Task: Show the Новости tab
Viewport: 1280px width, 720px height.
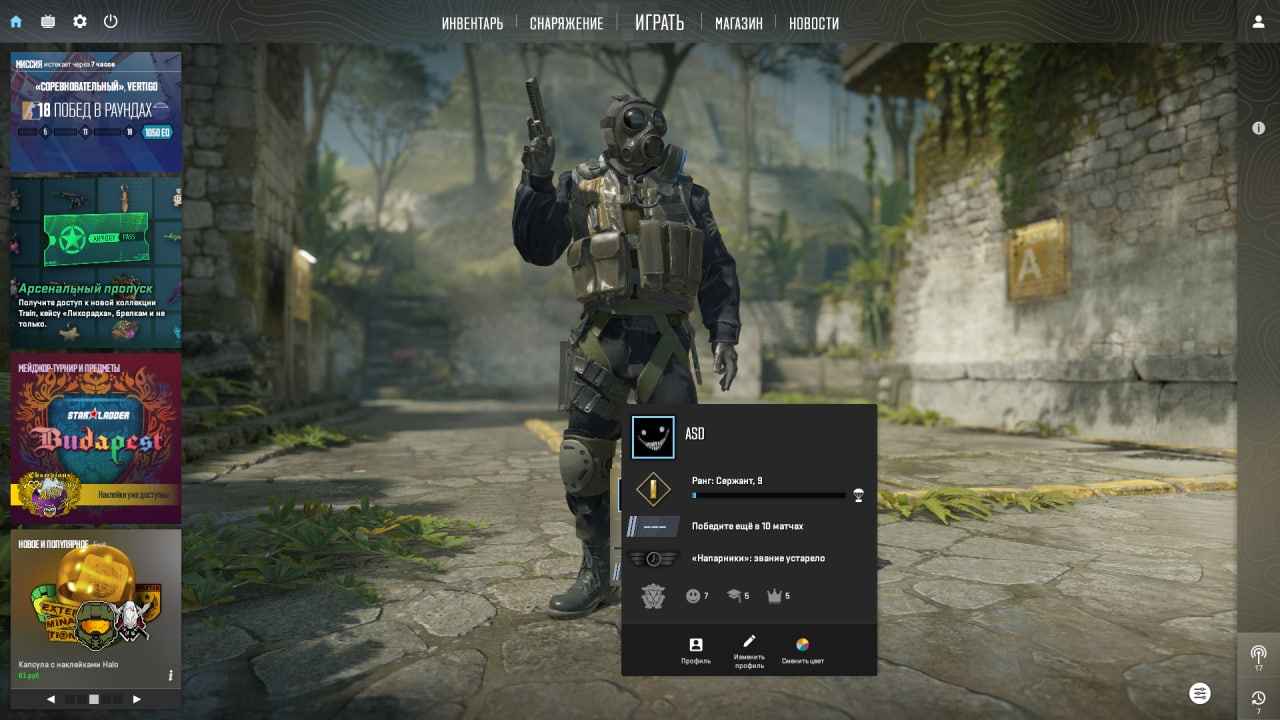Action: [x=813, y=23]
